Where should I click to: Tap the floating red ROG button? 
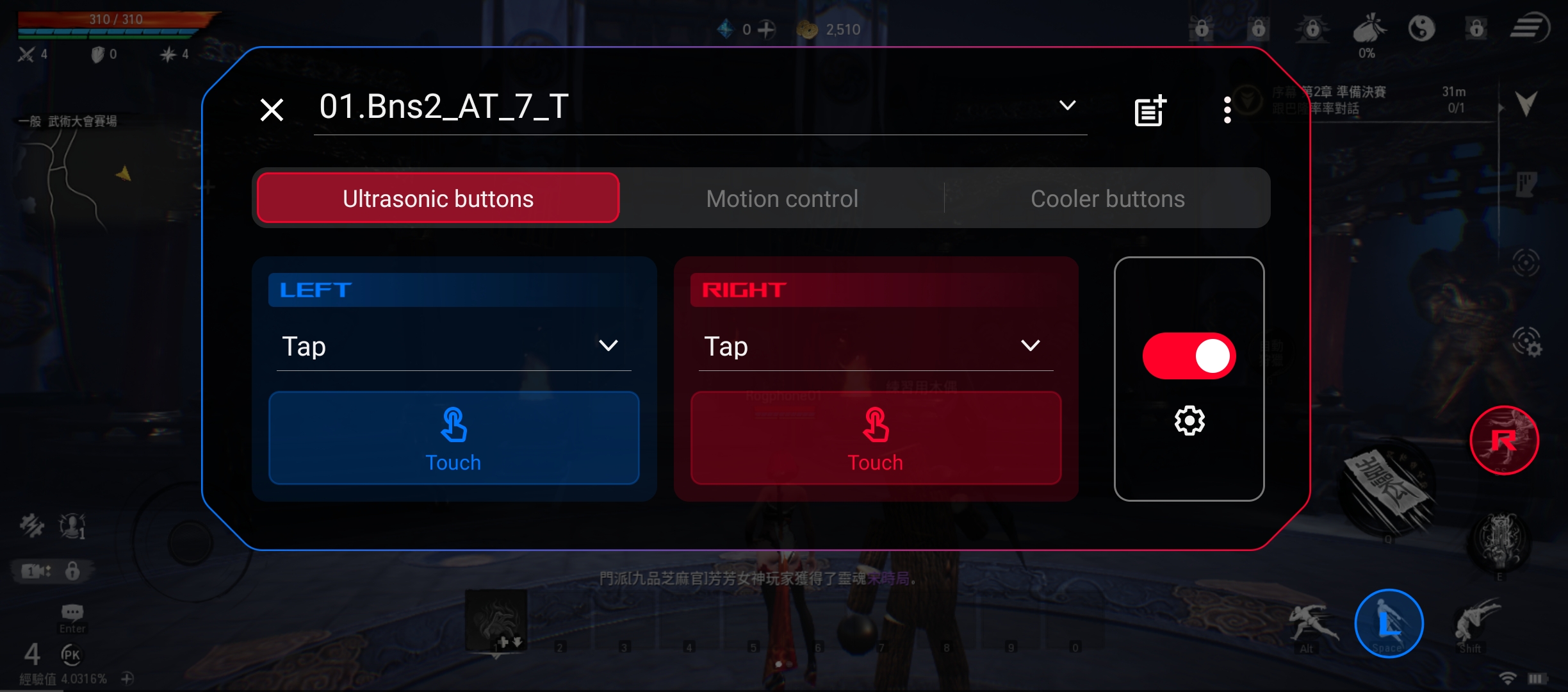tap(1505, 441)
